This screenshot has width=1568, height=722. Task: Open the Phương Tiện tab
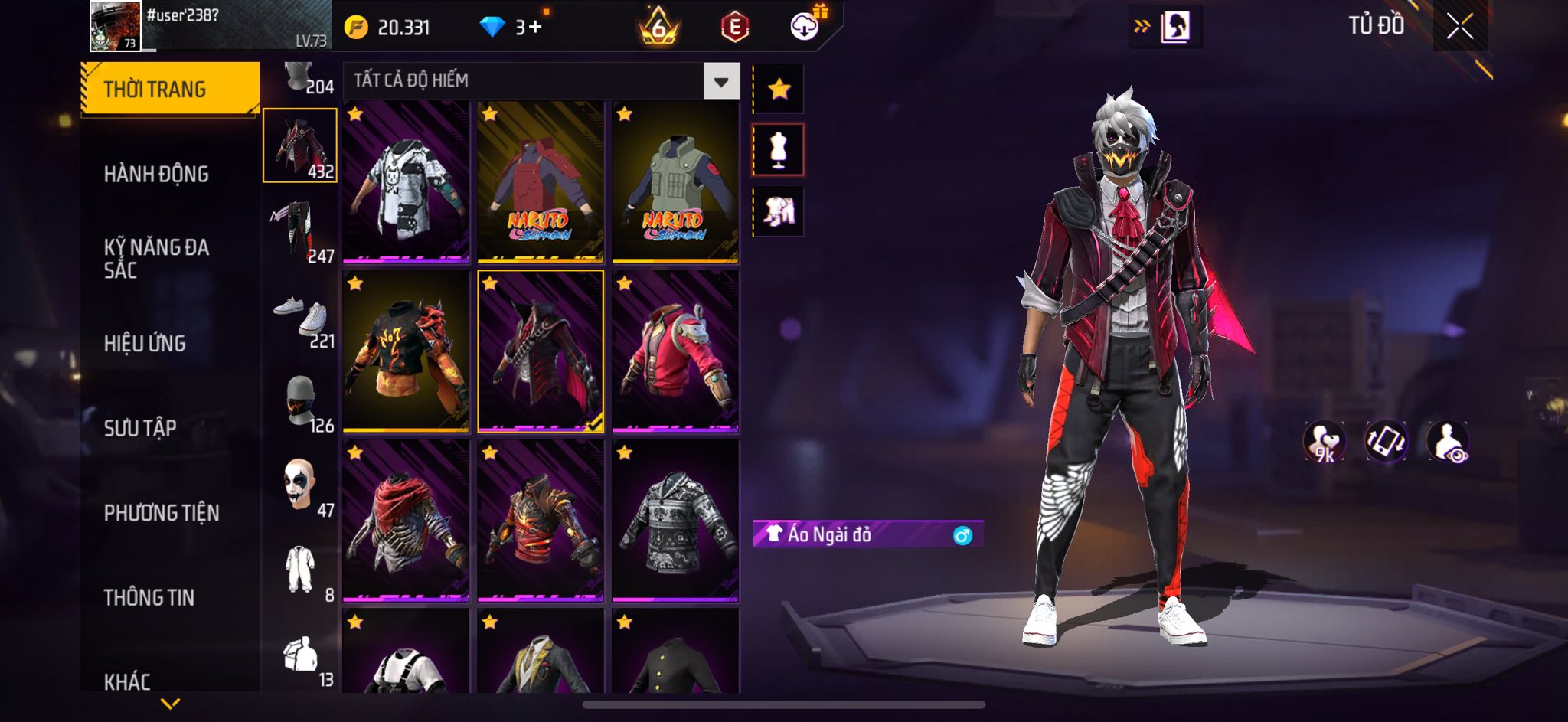(x=162, y=512)
